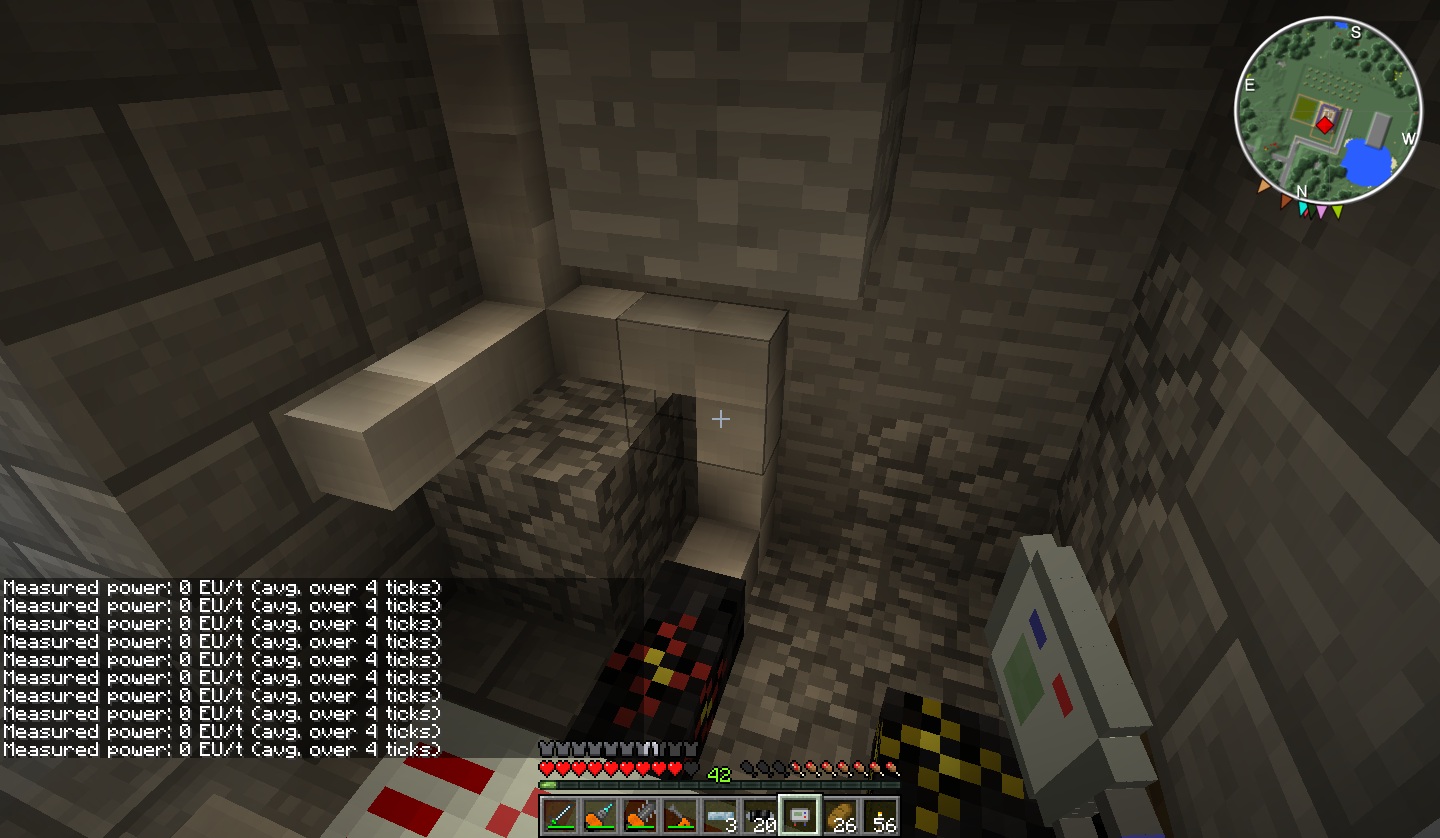Select the torch stack of 56
This screenshot has height=838, width=1440.
pyautogui.click(x=880, y=816)
